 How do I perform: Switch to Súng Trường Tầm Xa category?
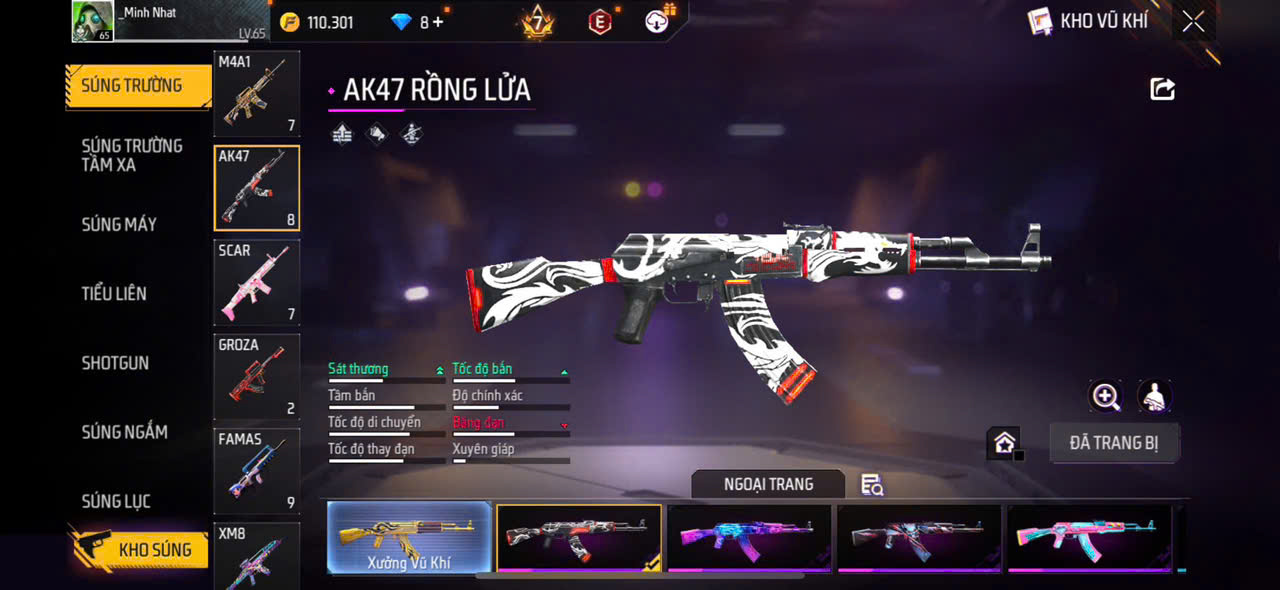pyautogui.click(x=132, y=155)
